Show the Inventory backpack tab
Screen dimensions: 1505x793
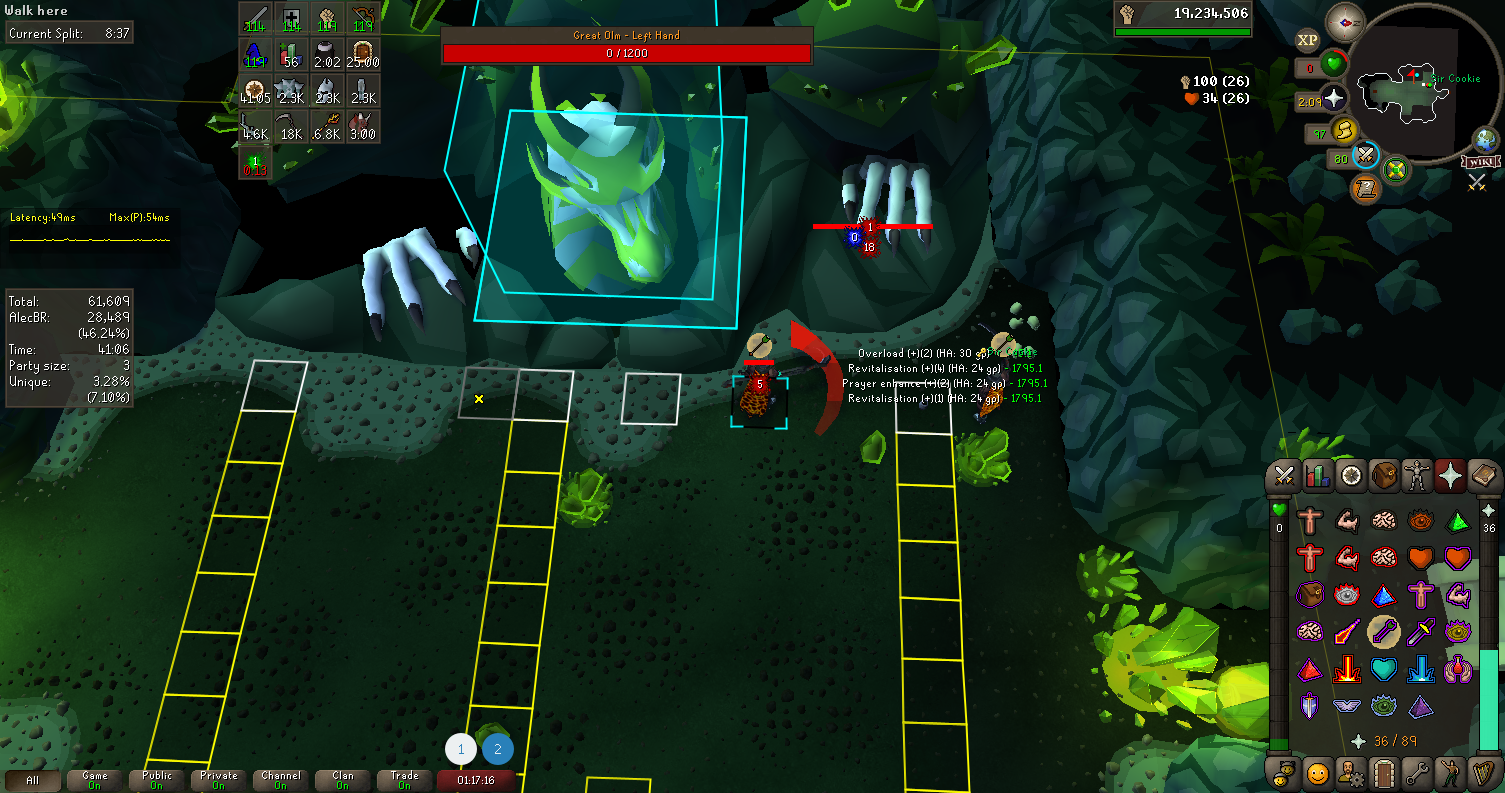click(1384, 477)
